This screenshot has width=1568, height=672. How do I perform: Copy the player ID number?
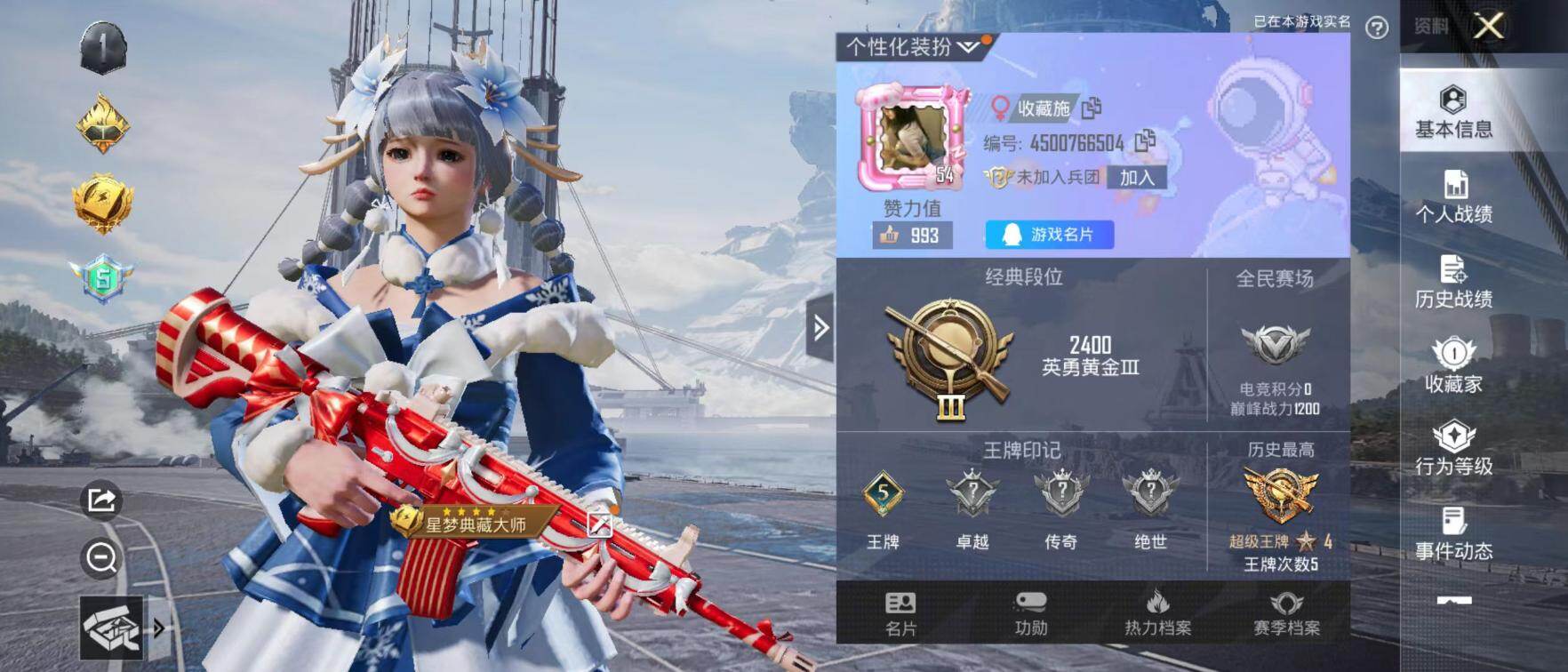pos(1146,140)
